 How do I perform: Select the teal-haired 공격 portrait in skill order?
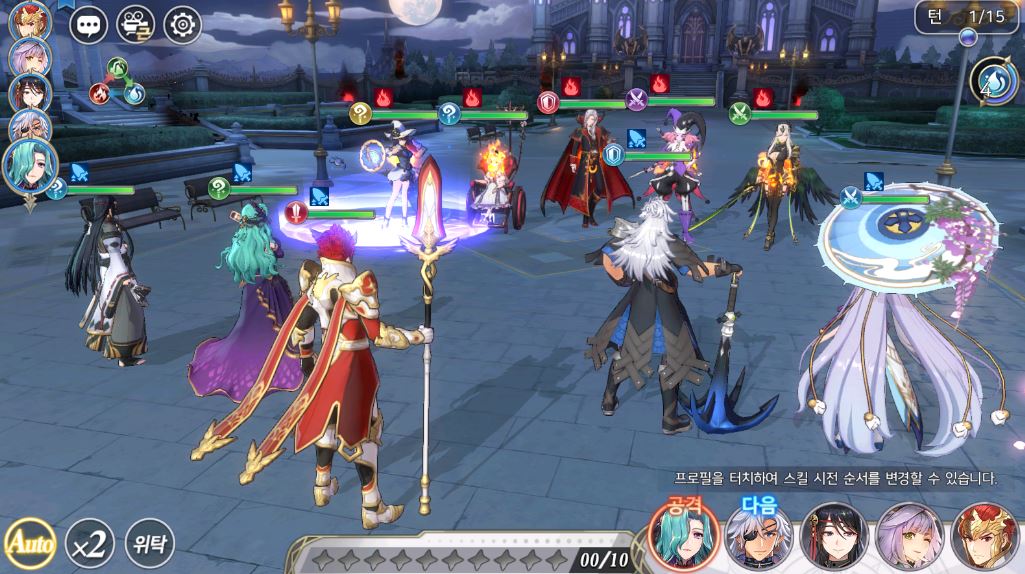pyautogui.click(x=683, y=537)
